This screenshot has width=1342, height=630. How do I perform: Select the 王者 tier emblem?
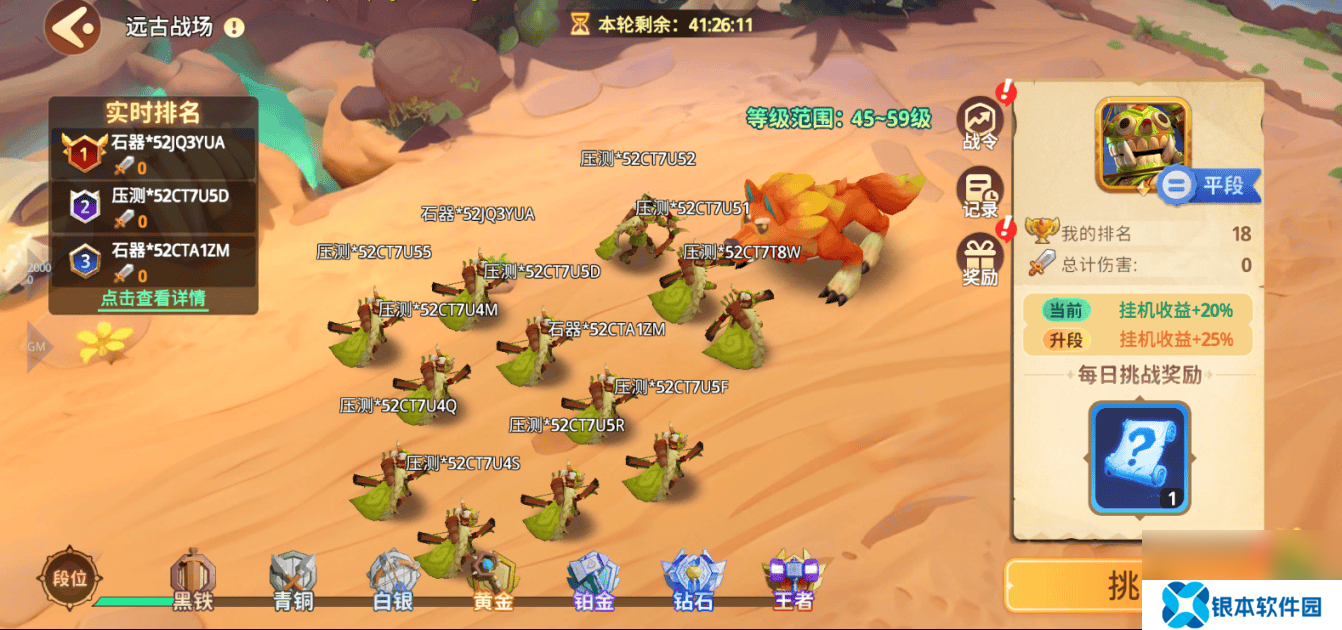793,578
